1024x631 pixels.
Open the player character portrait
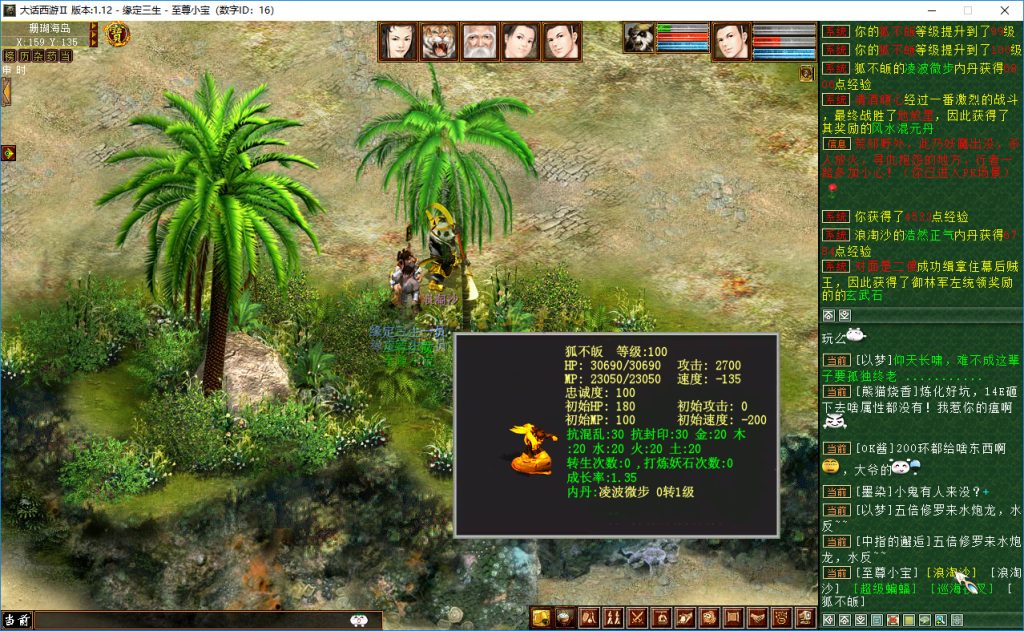click(731, 42)
